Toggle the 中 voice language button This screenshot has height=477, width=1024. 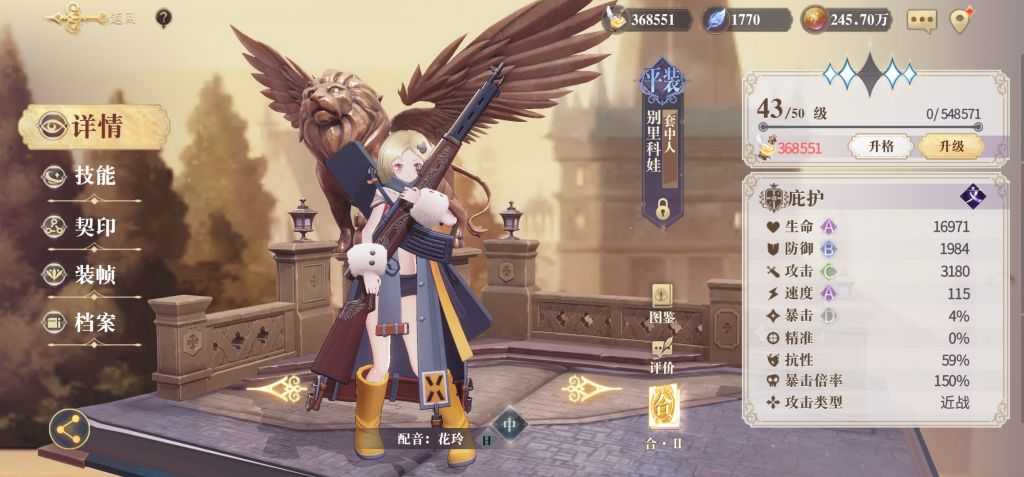(x=510, y=424)
